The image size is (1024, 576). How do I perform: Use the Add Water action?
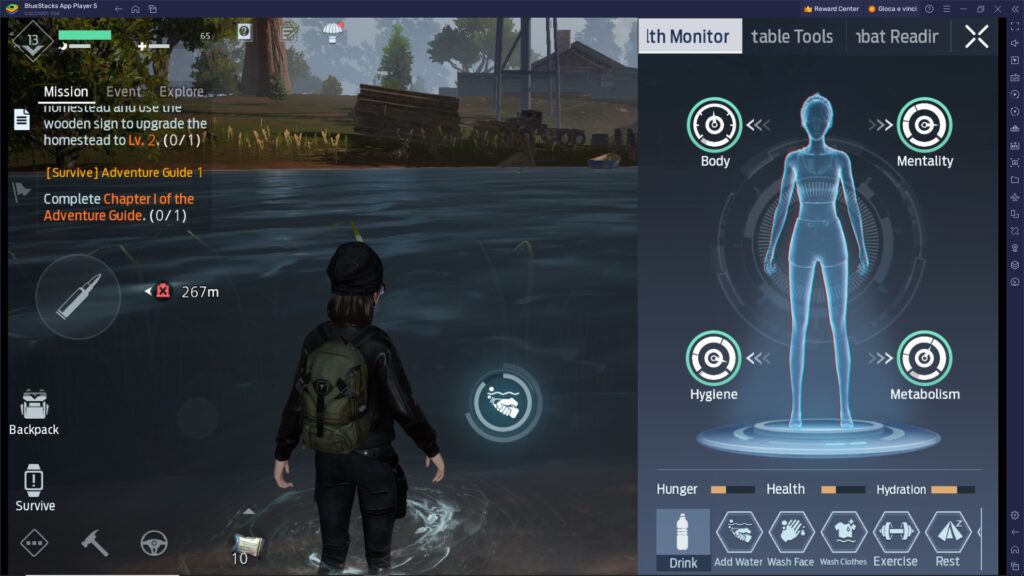pos(739,539)
